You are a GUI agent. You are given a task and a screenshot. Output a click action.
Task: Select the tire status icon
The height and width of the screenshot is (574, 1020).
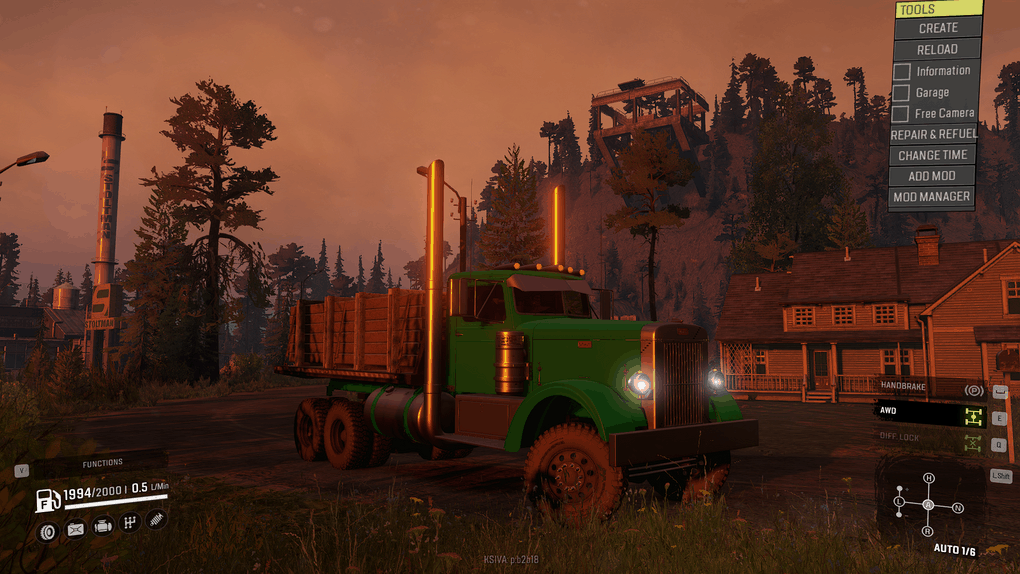(x=47, y=531)
